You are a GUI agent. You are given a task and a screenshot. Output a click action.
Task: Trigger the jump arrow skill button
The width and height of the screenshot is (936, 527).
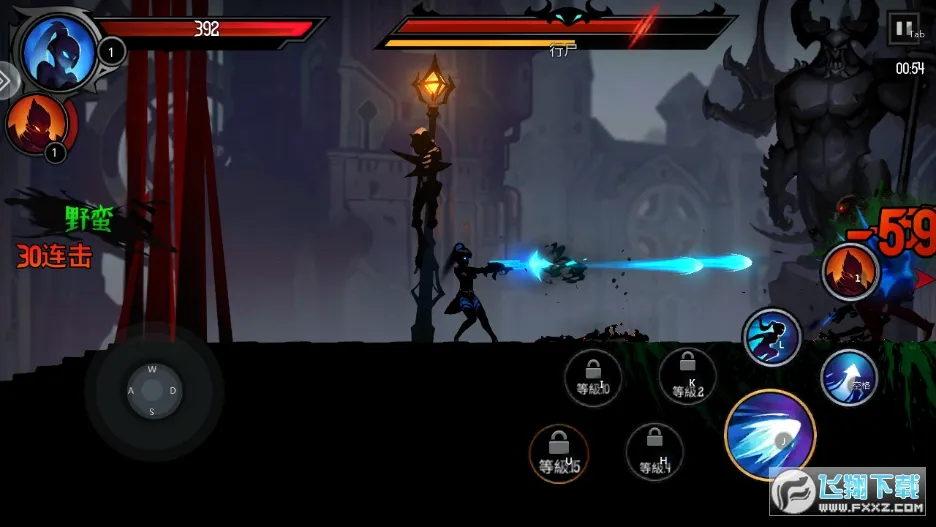click(x=849, y=377)
